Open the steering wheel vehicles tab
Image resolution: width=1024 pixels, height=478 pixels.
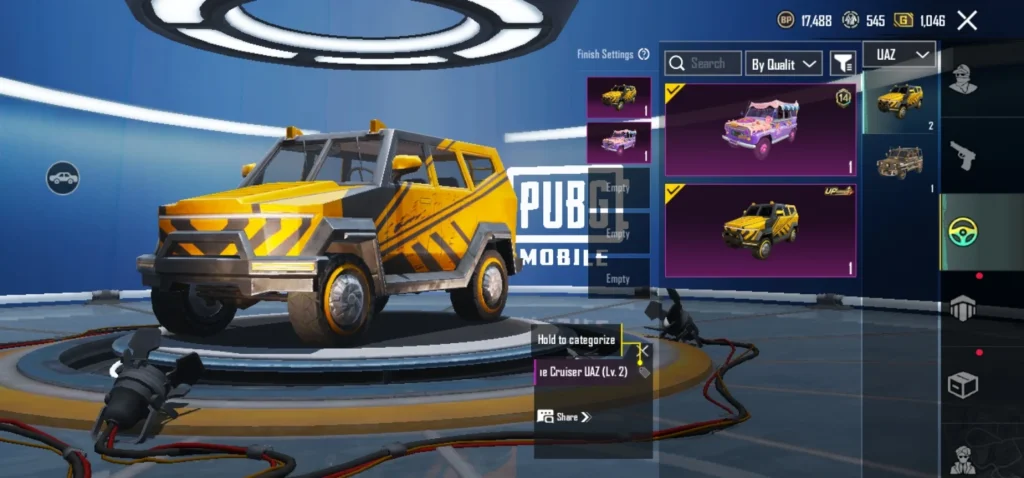coord(964,232)
